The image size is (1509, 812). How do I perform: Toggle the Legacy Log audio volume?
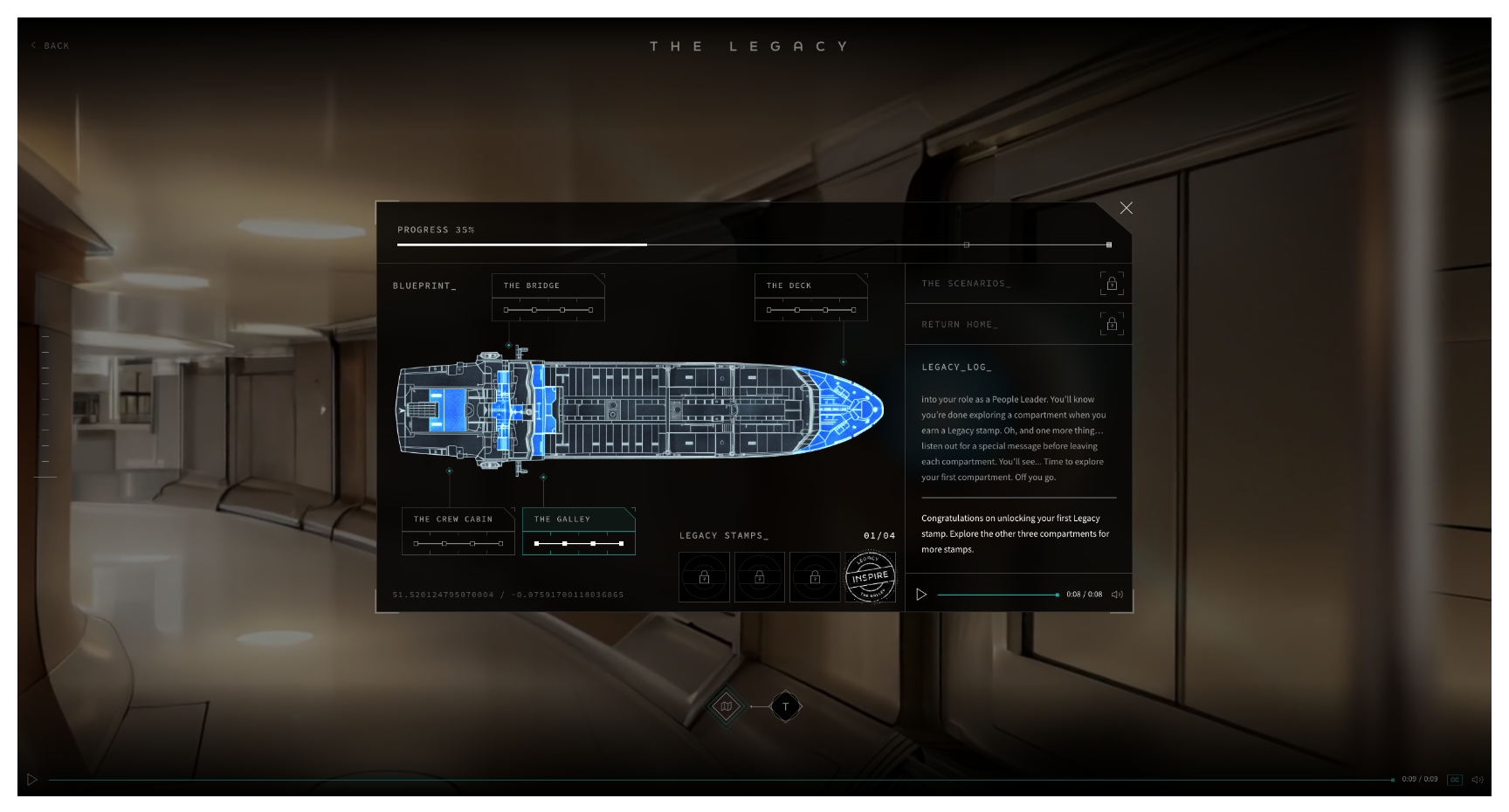point(1117,595)
